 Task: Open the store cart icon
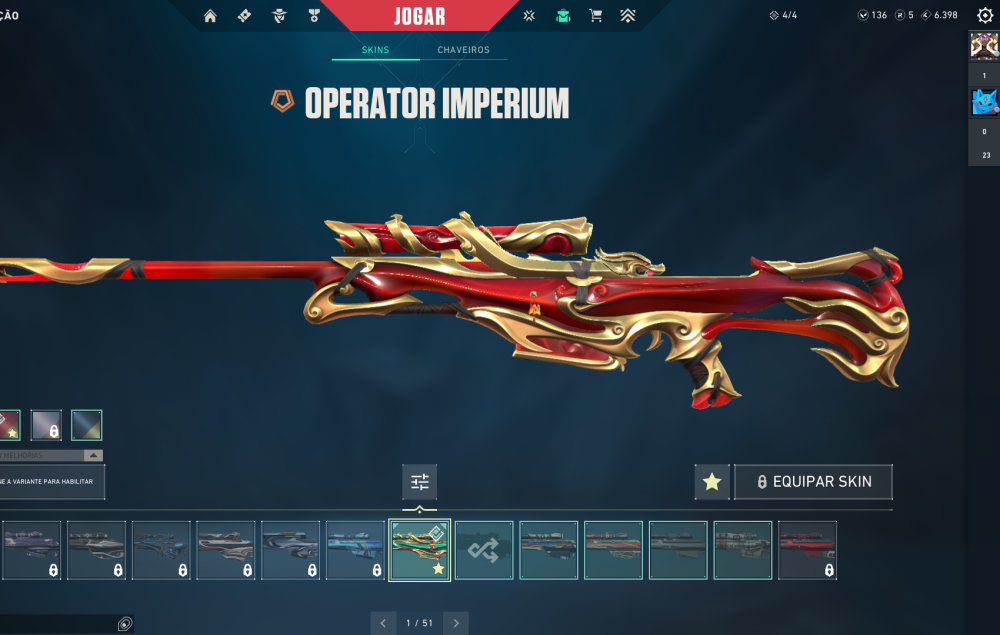(x=596, y=16)
